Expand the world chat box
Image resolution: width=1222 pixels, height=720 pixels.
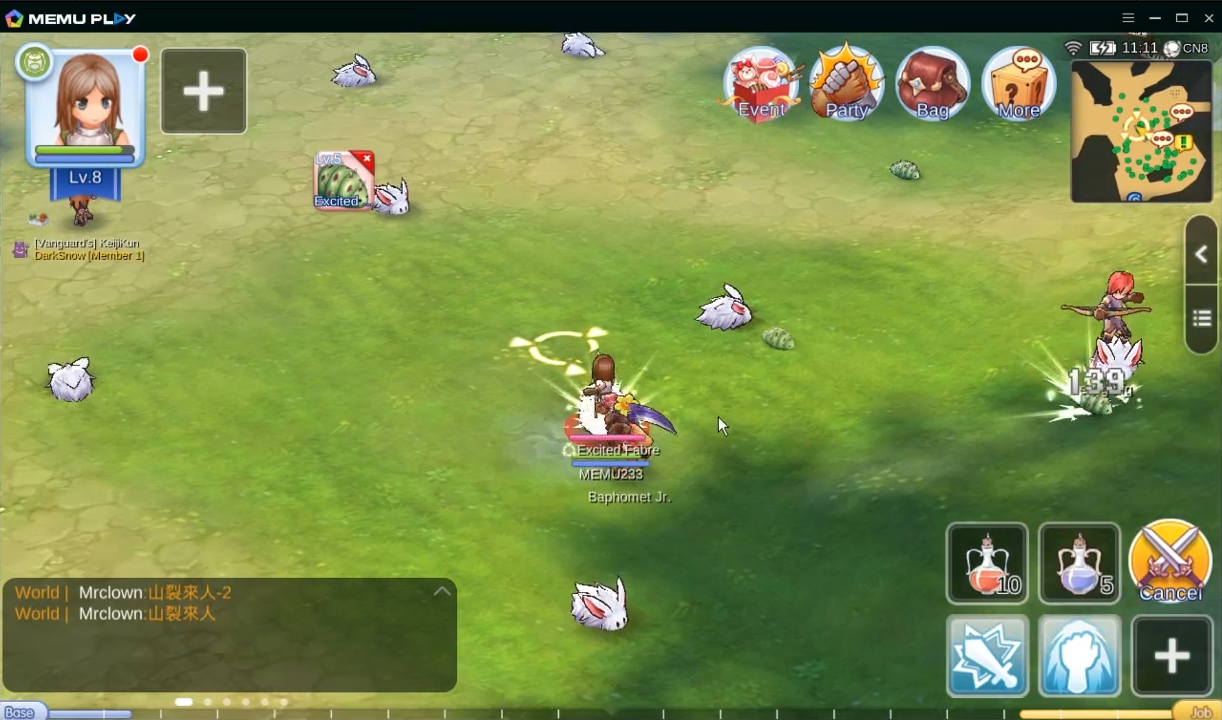pos(441,592)
